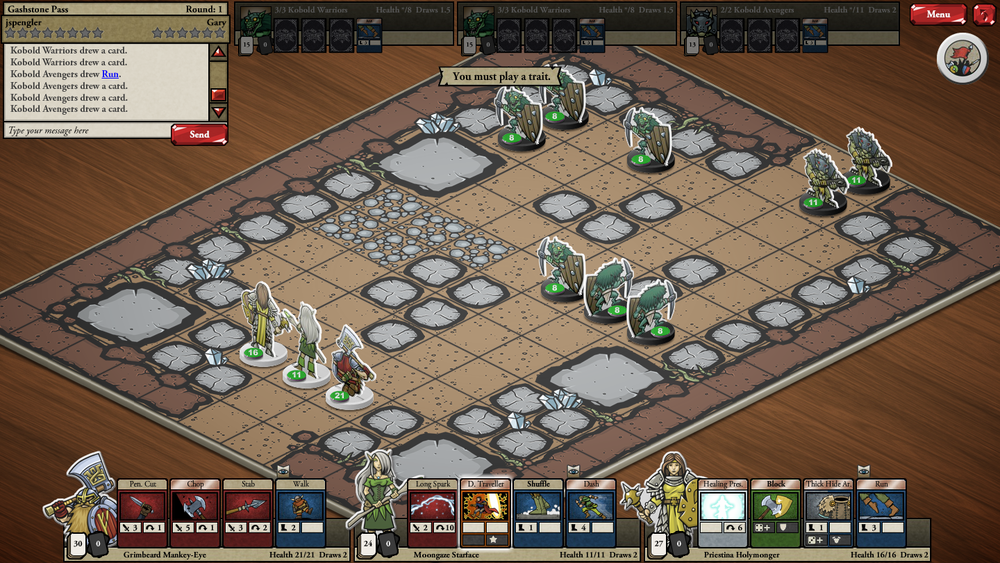
Task: Select the Thick Hide Ar. card
Action: [829, 512]
